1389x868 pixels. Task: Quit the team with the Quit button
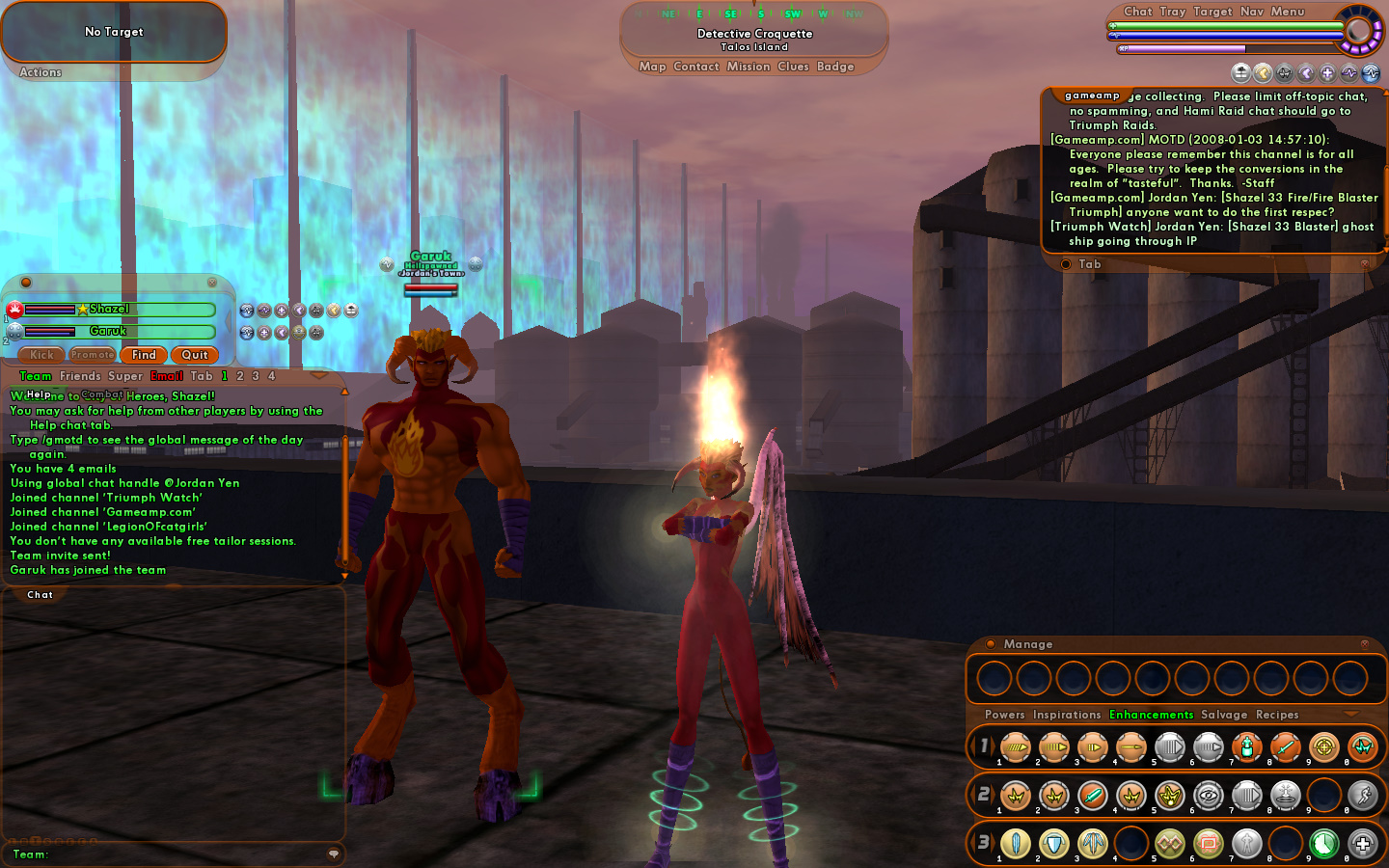coord(195,355)
